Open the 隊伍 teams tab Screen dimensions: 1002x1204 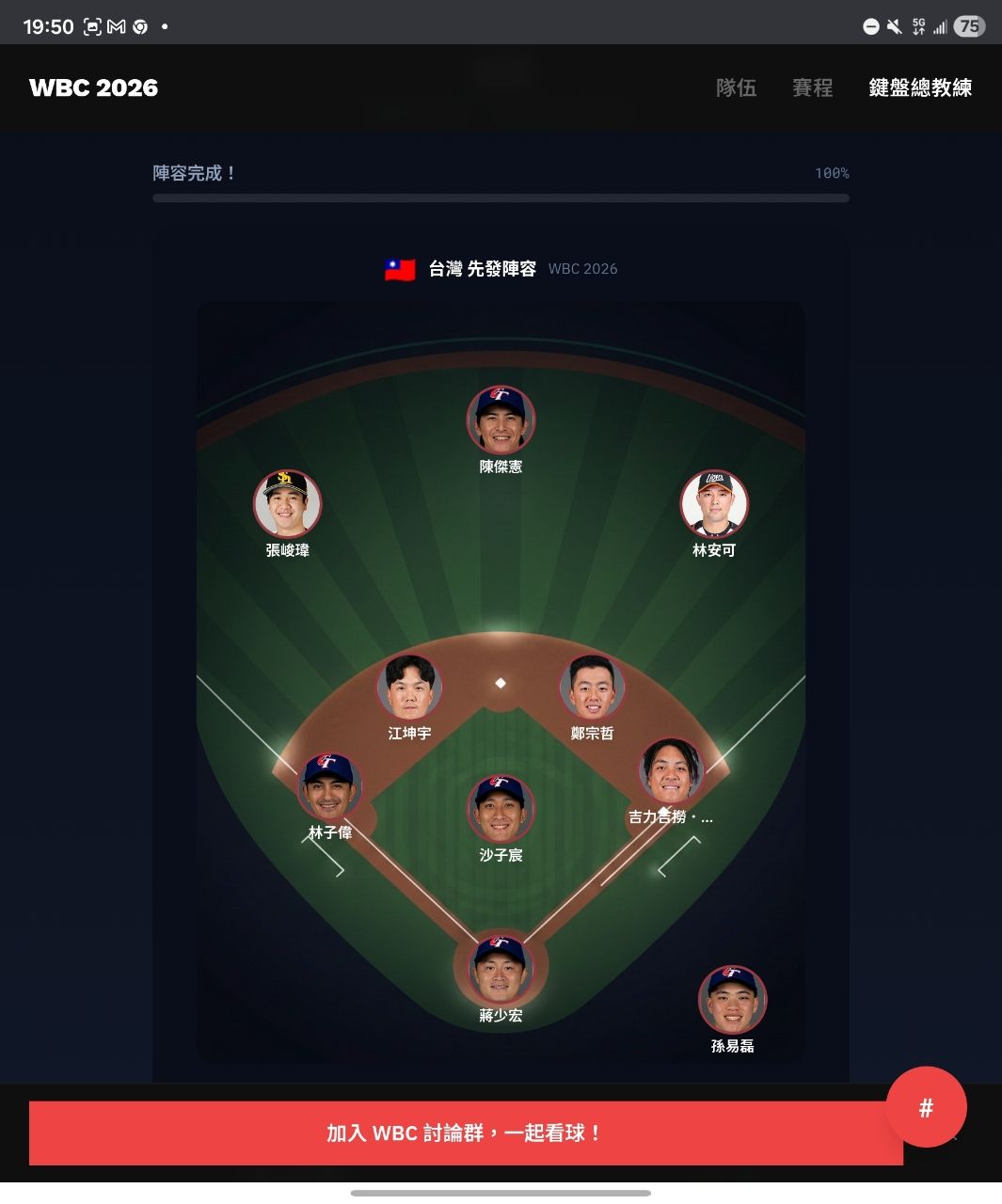(x=736, y=87)
